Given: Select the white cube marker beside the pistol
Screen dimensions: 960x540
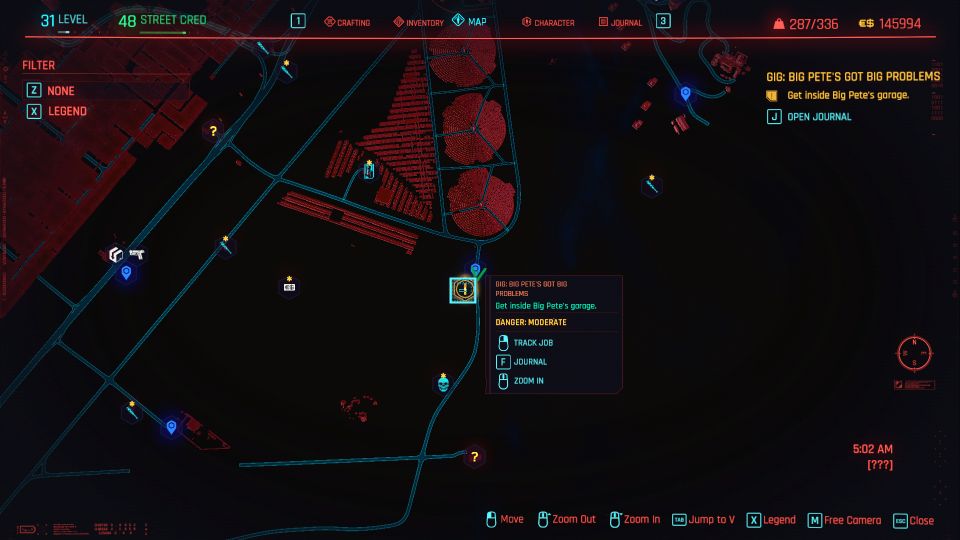Looking at the screenshot, I should coord(116,255).
